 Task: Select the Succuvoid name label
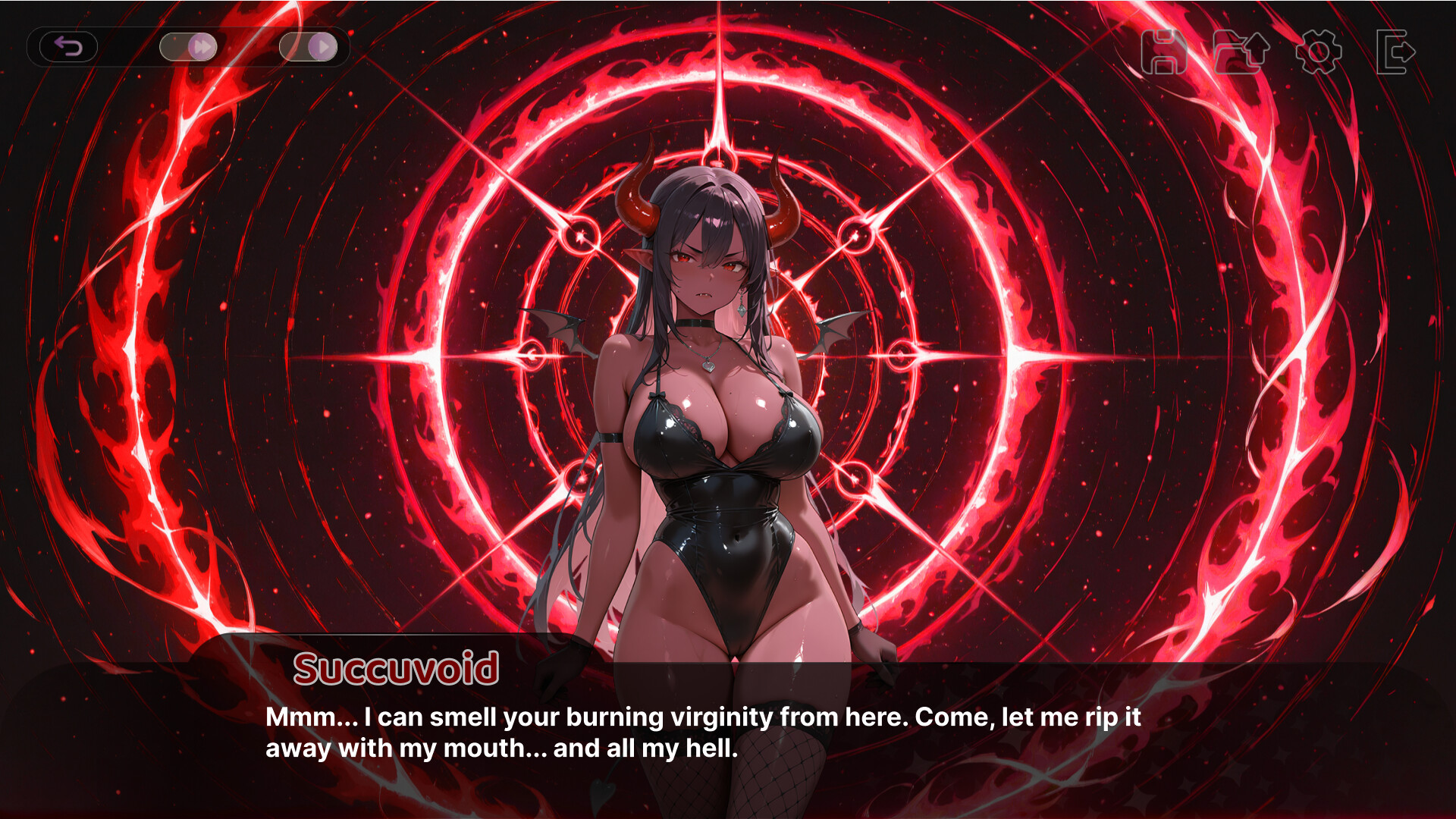[x=397, y=669]
